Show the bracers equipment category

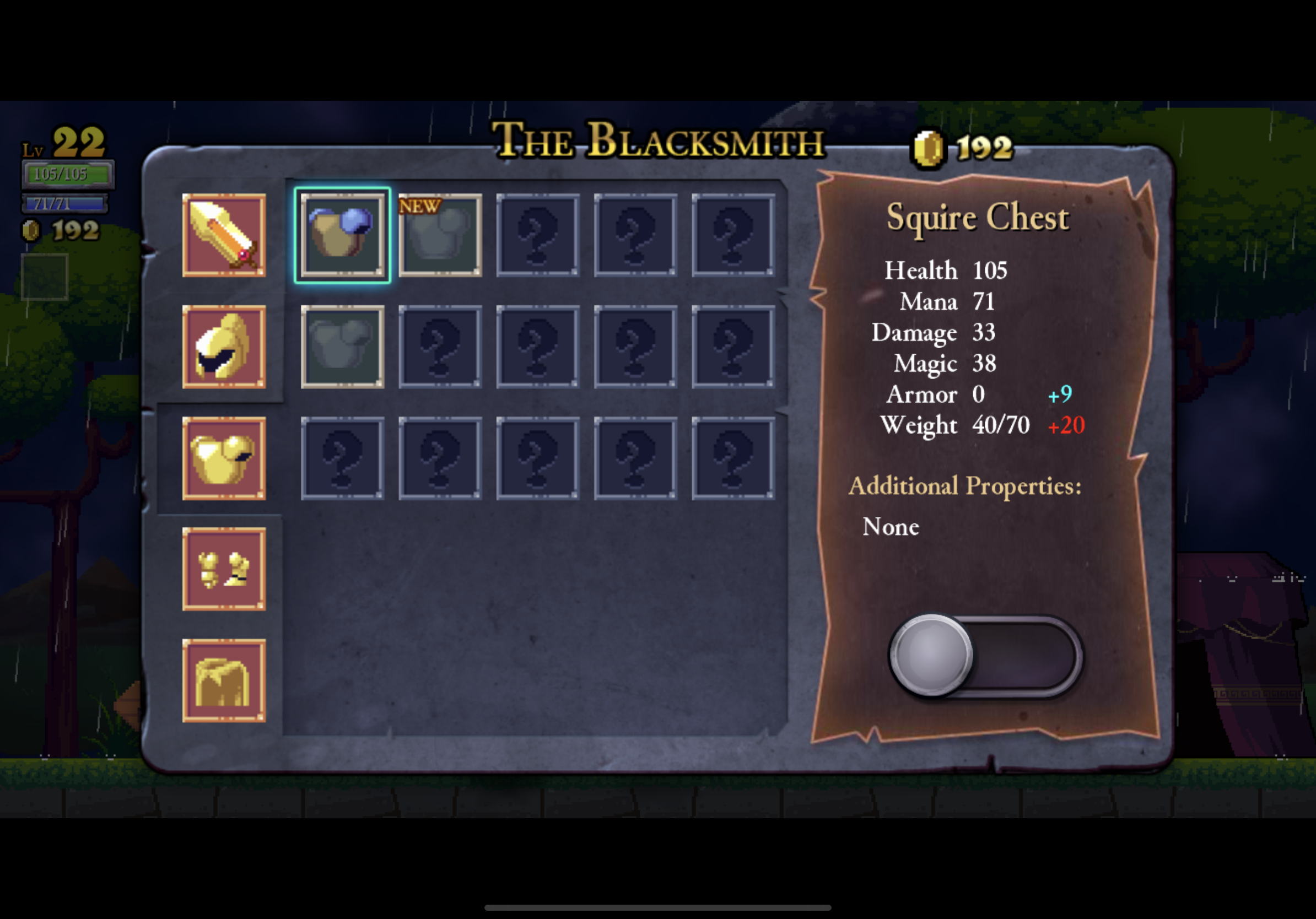pyautogui.click(x=224, y=569)
